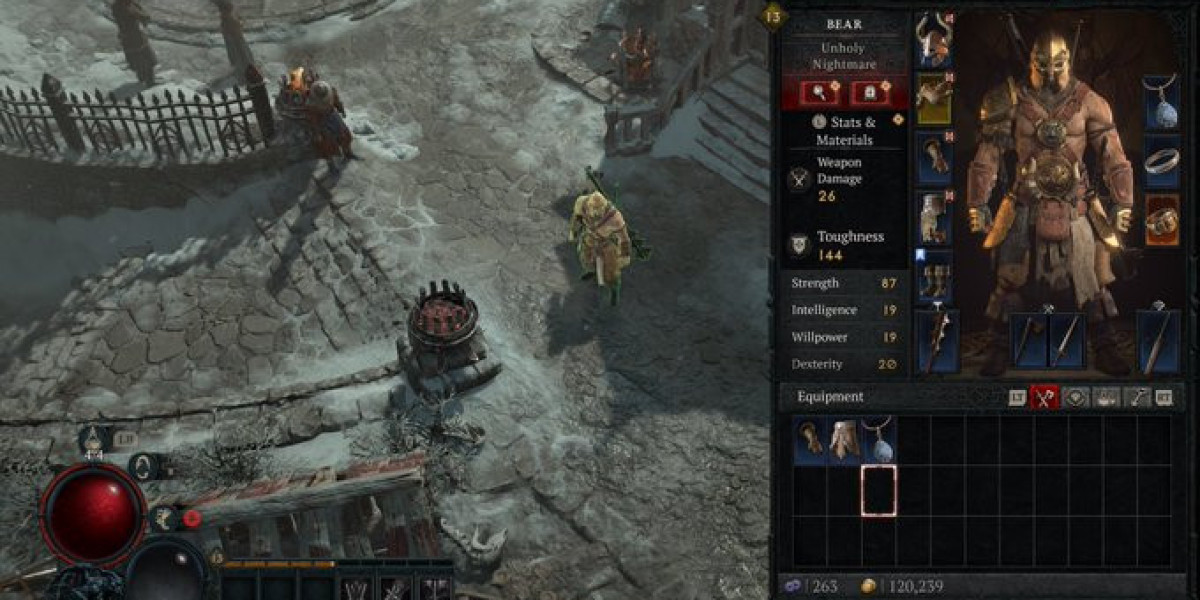1200x600 pixels.
Task: Select the highlighted empty inventory slot
Action: [x=878, y=490]
